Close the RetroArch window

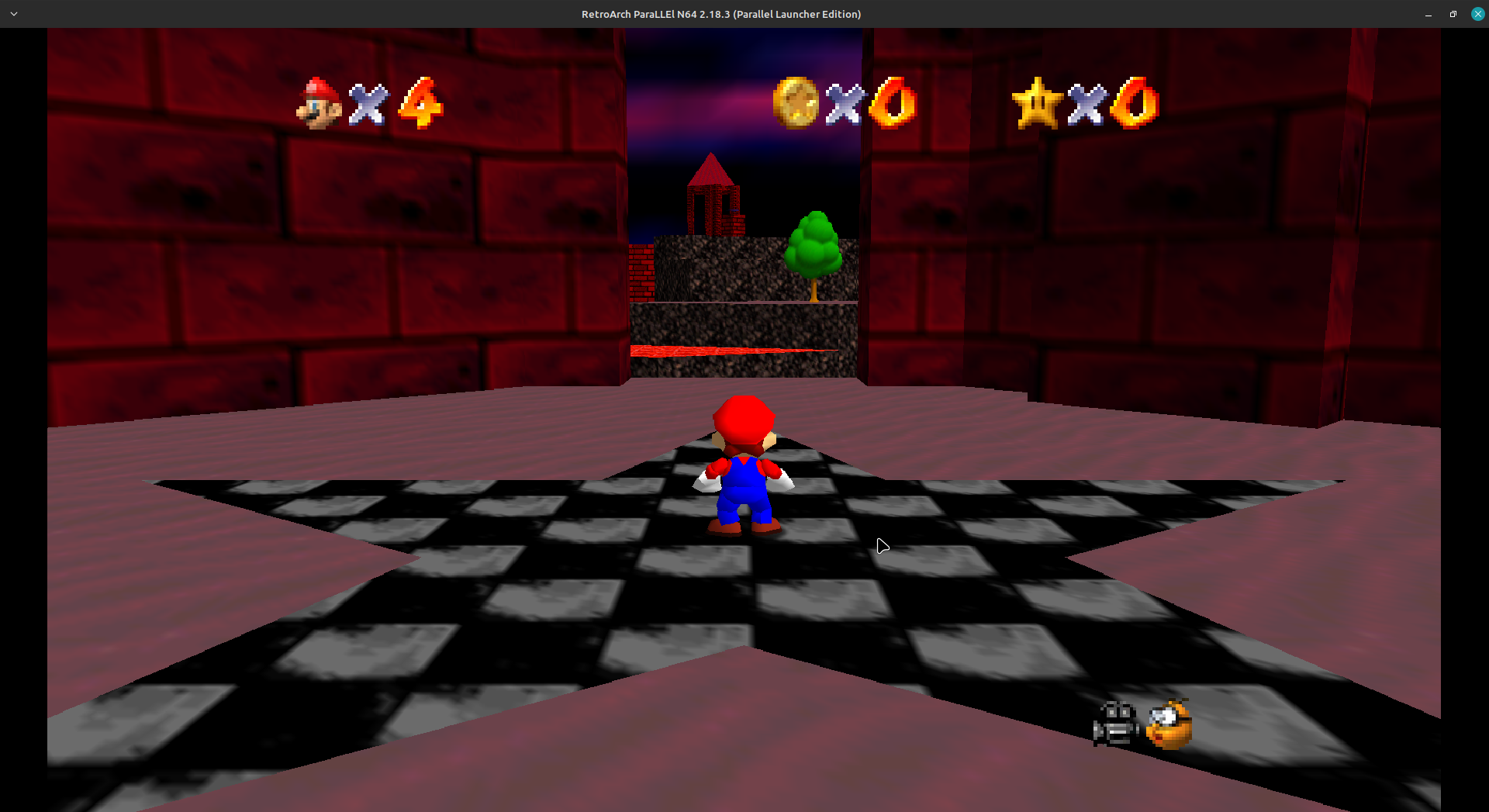[1477, 14]
